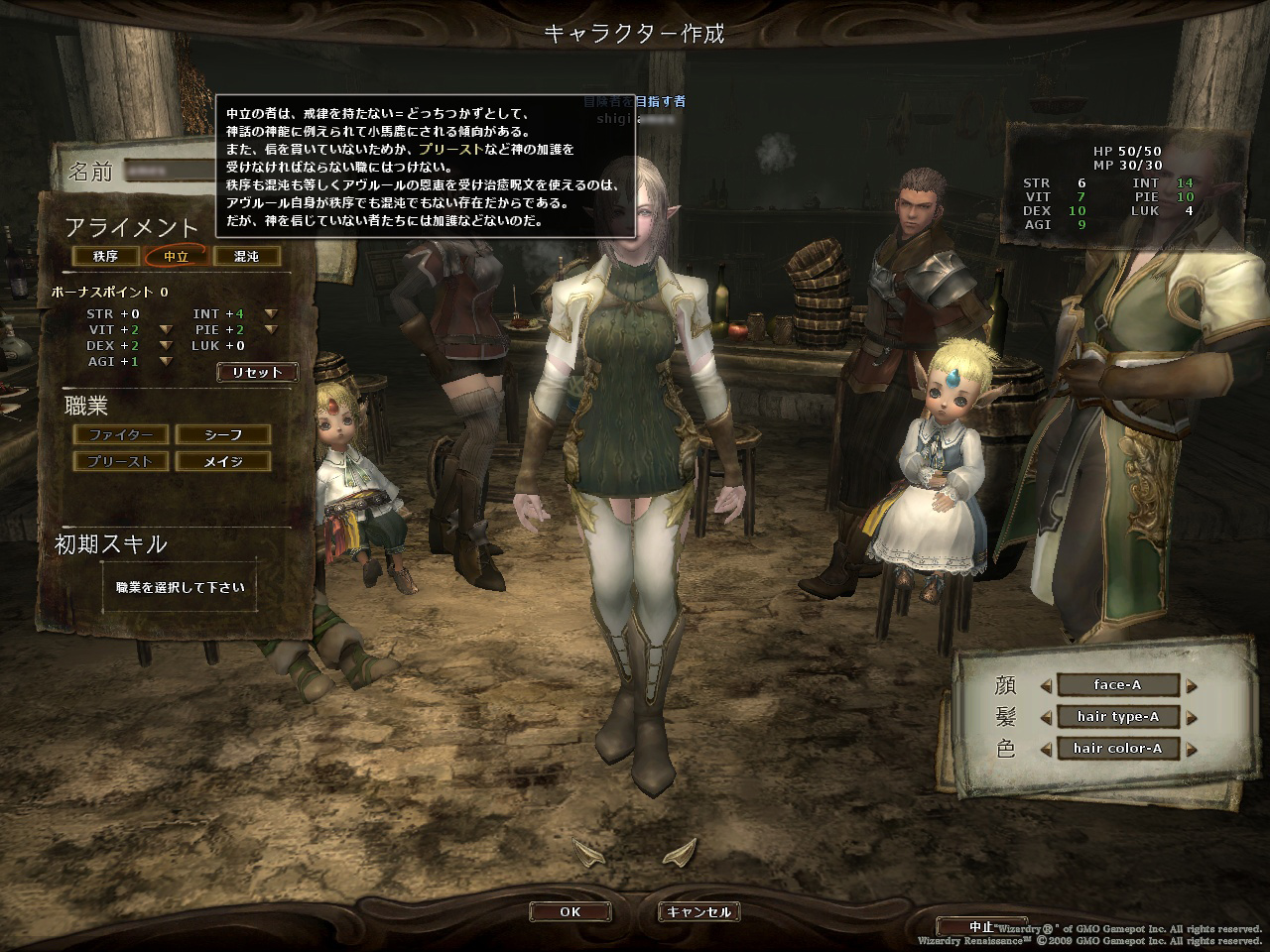The width and height of the screenshot is (1270, 952).
Task: Select the プリースト (Priest) class button
Action: click(120, 461)
